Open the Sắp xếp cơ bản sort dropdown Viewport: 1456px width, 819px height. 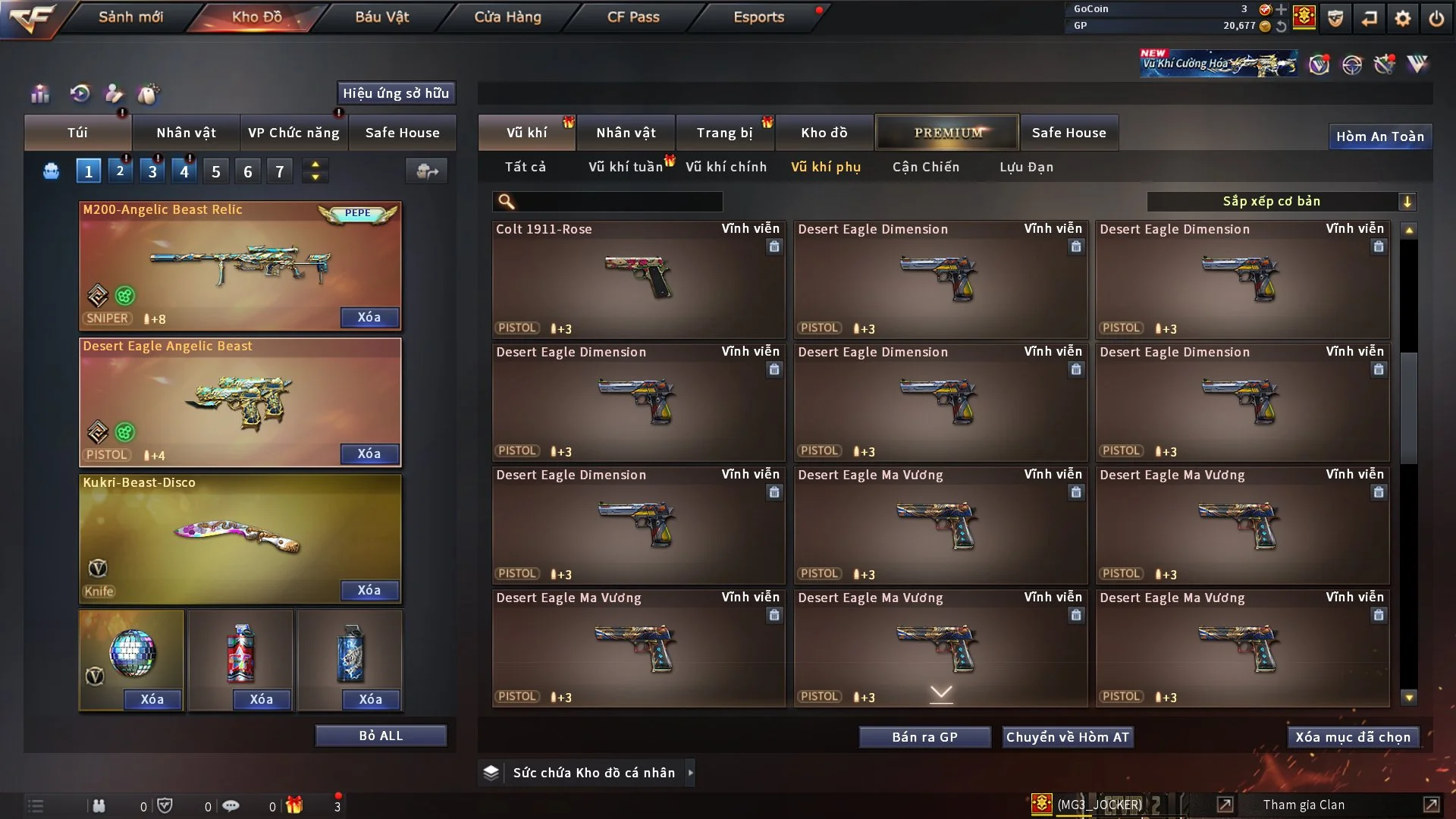click(1281, 201)
